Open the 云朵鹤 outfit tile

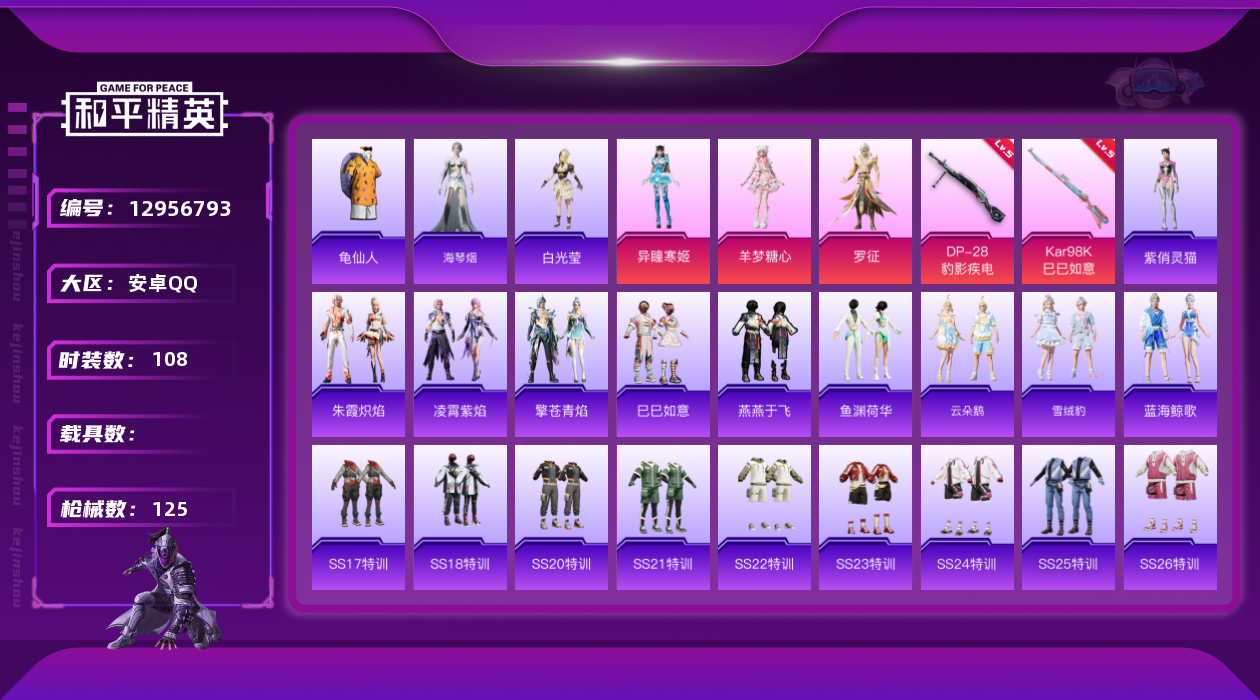click(x=967, y=364)
